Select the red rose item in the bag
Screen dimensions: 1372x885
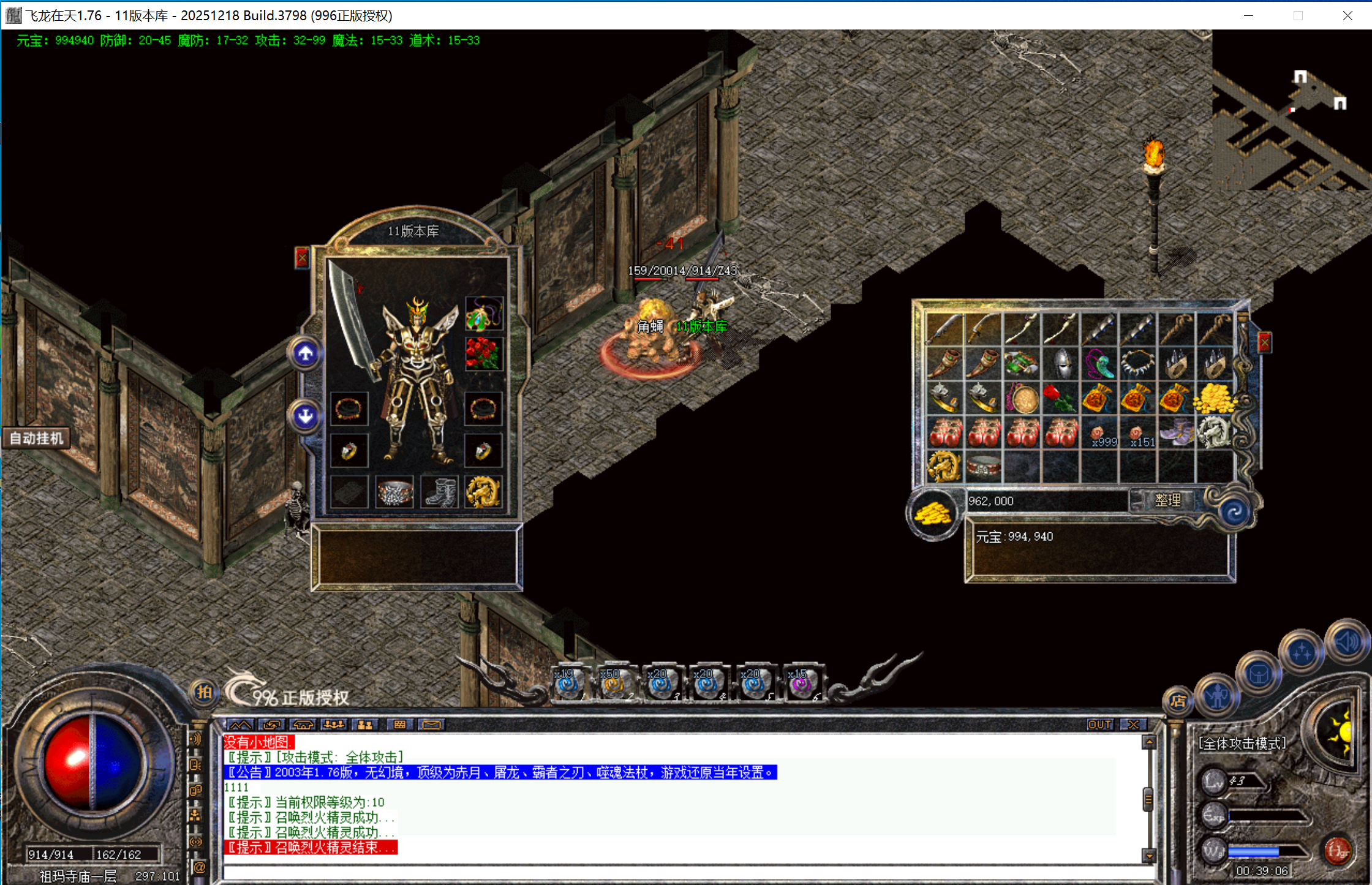1061,399
